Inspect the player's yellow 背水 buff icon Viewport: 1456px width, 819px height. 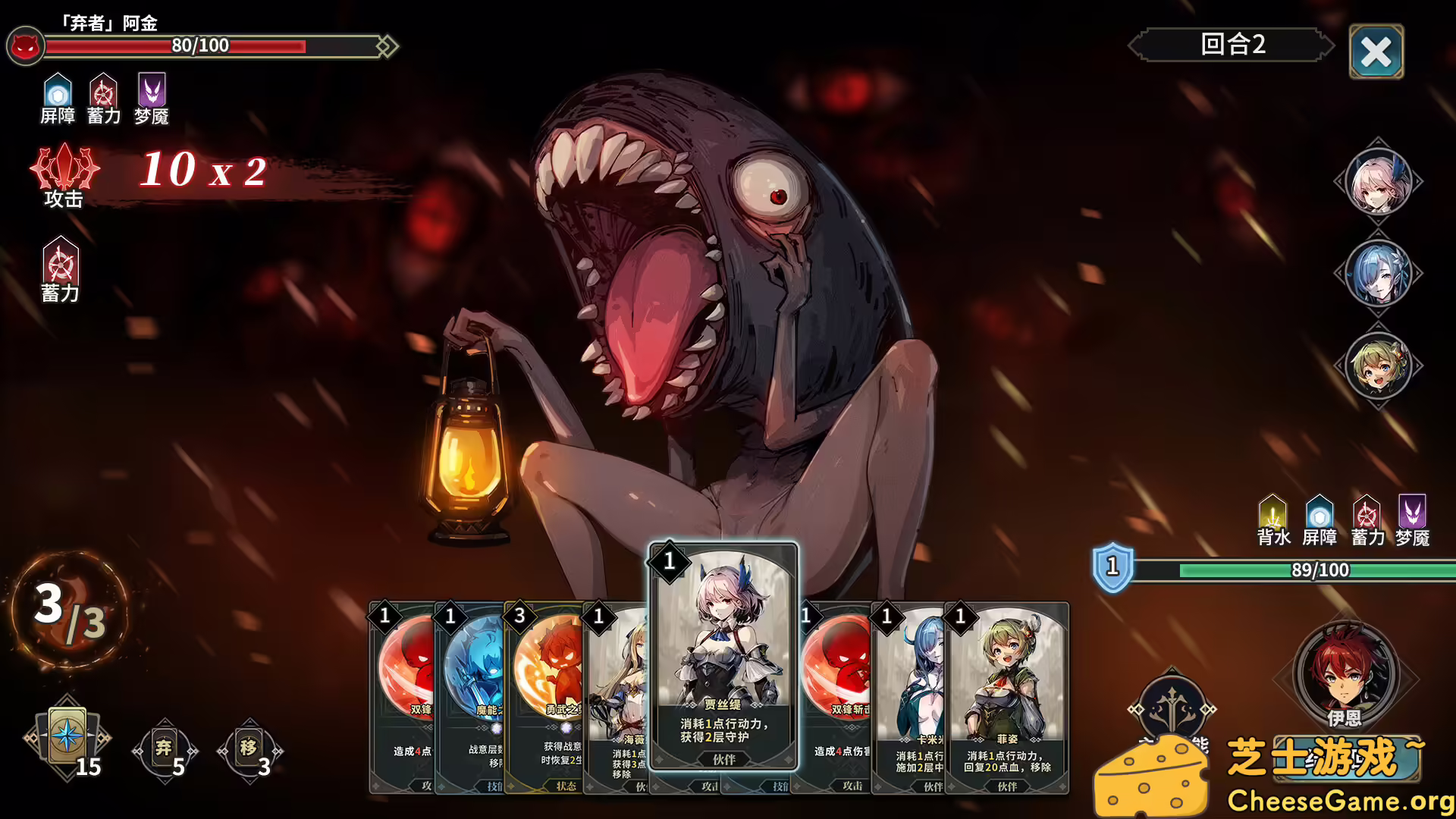point(1272,513)
